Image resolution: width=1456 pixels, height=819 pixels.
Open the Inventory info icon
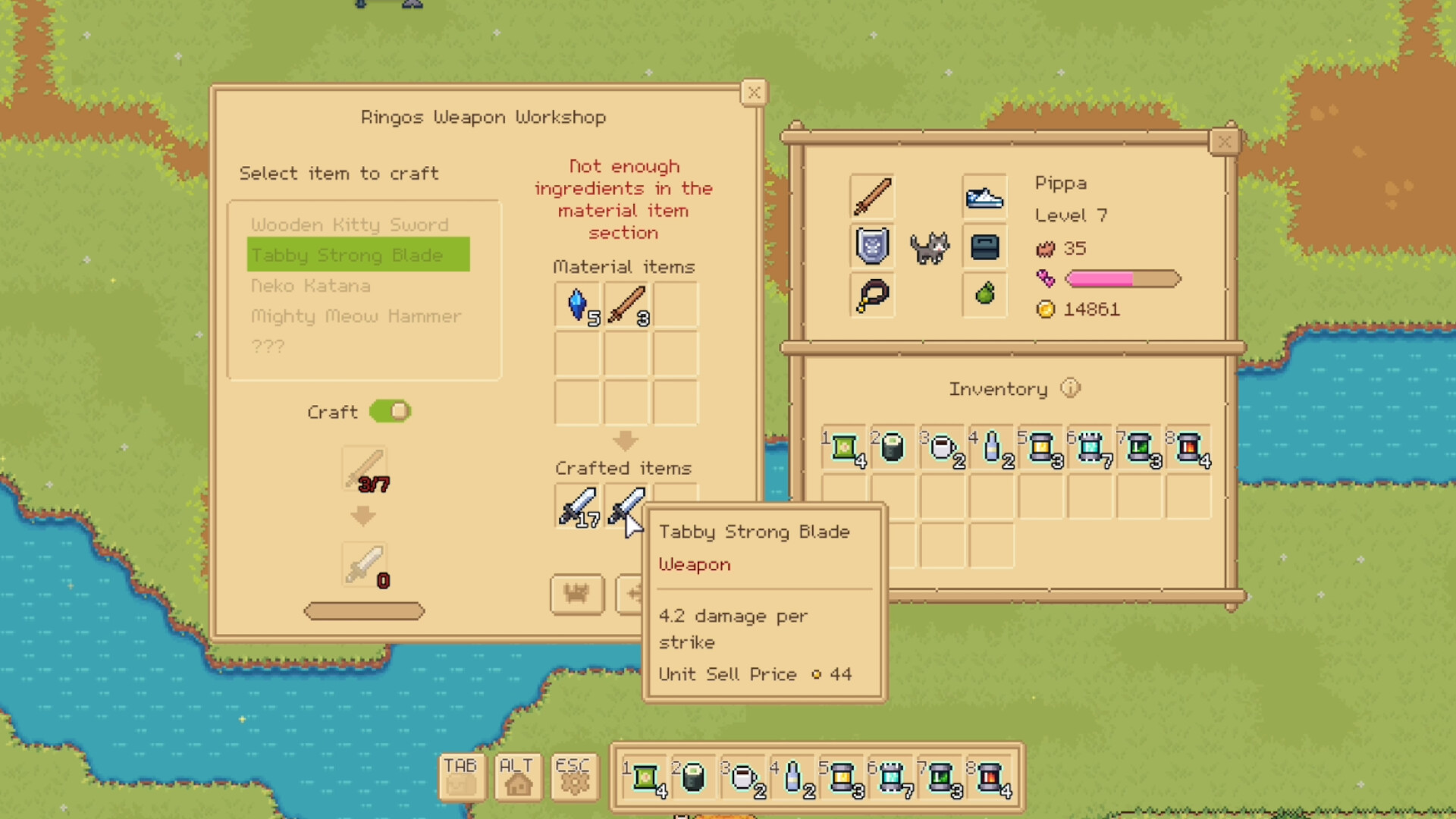(1070, 388)
